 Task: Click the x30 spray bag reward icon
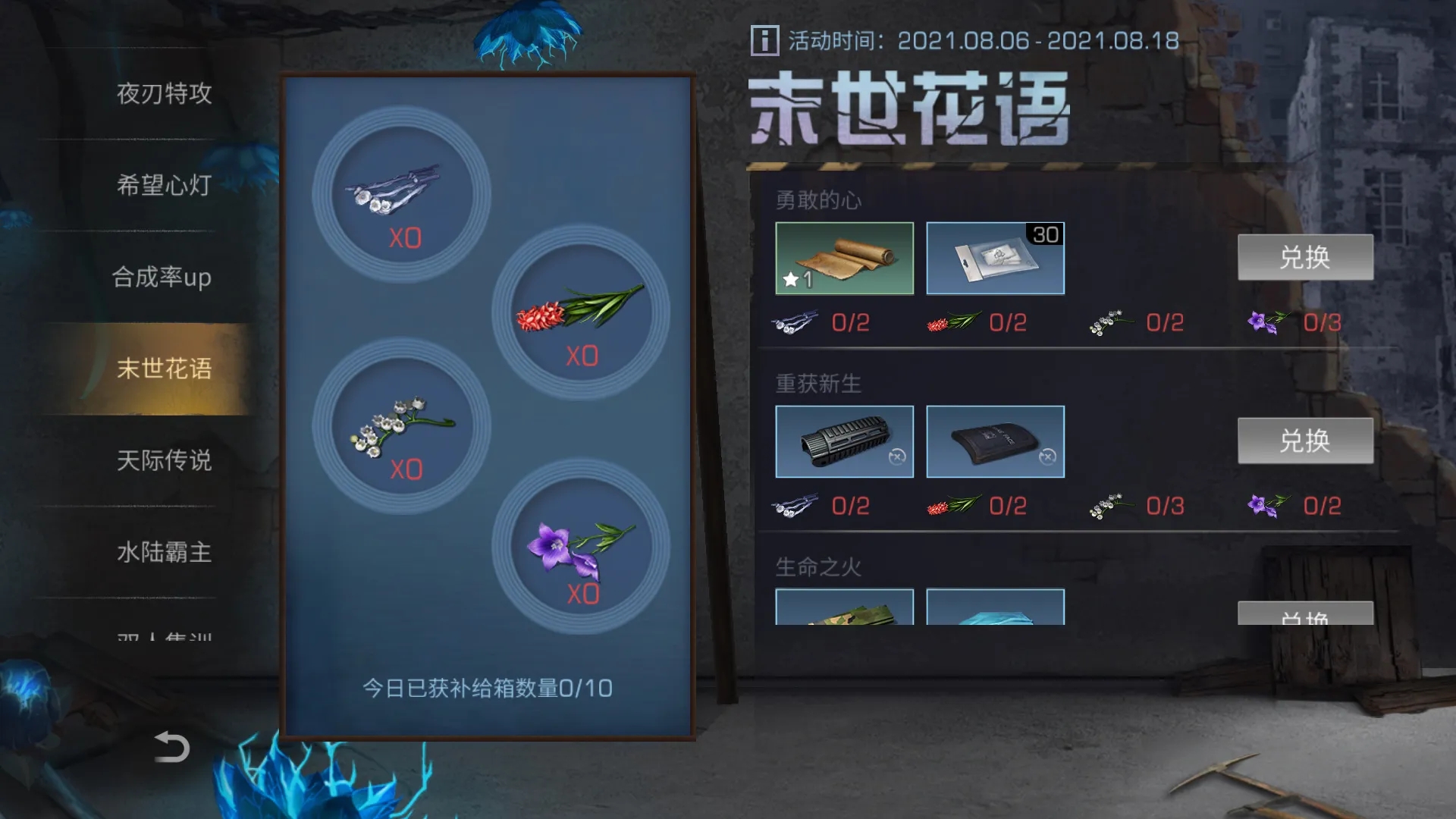(995, 259)
